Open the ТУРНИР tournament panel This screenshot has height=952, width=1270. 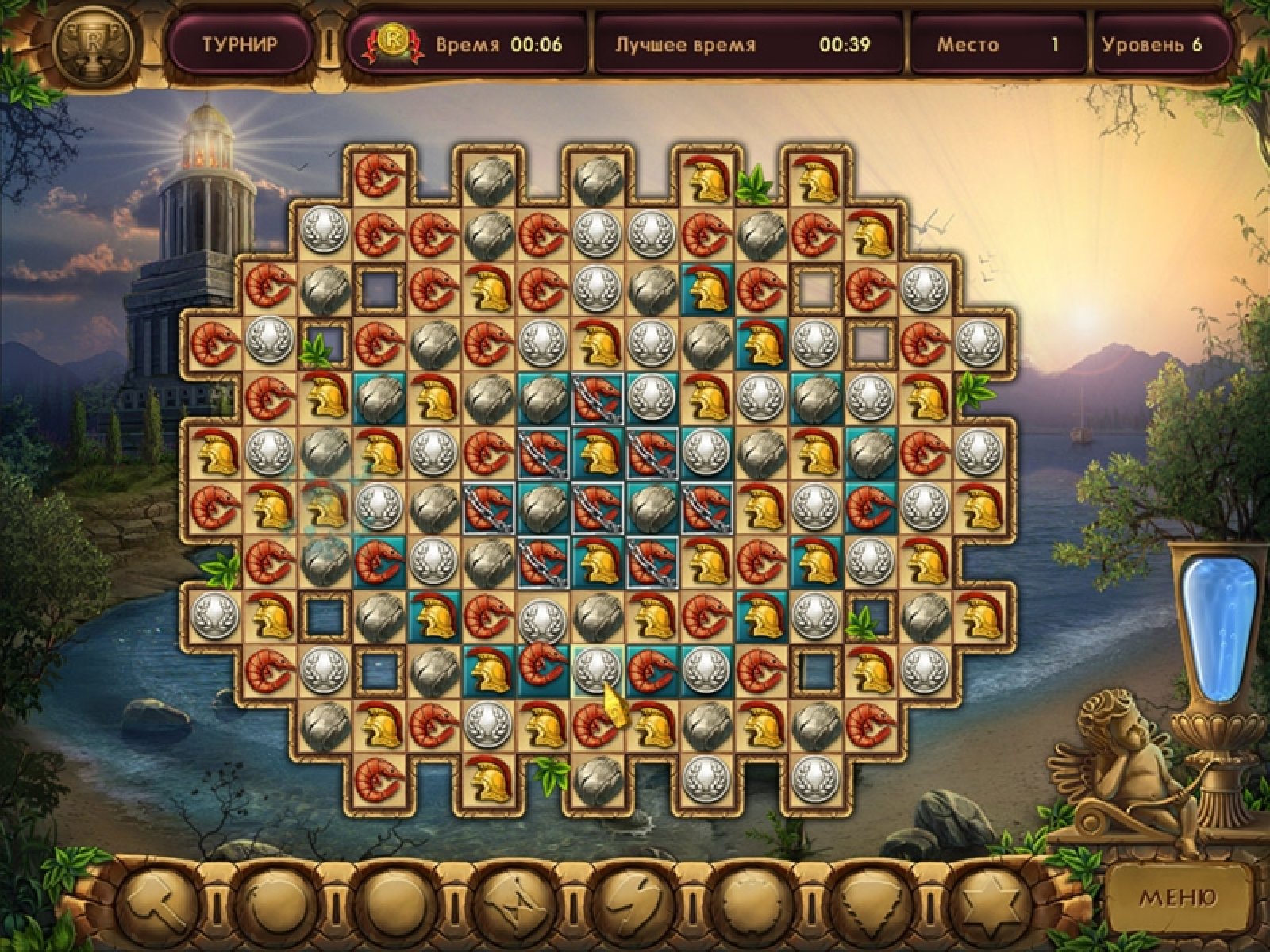point(240,44)
